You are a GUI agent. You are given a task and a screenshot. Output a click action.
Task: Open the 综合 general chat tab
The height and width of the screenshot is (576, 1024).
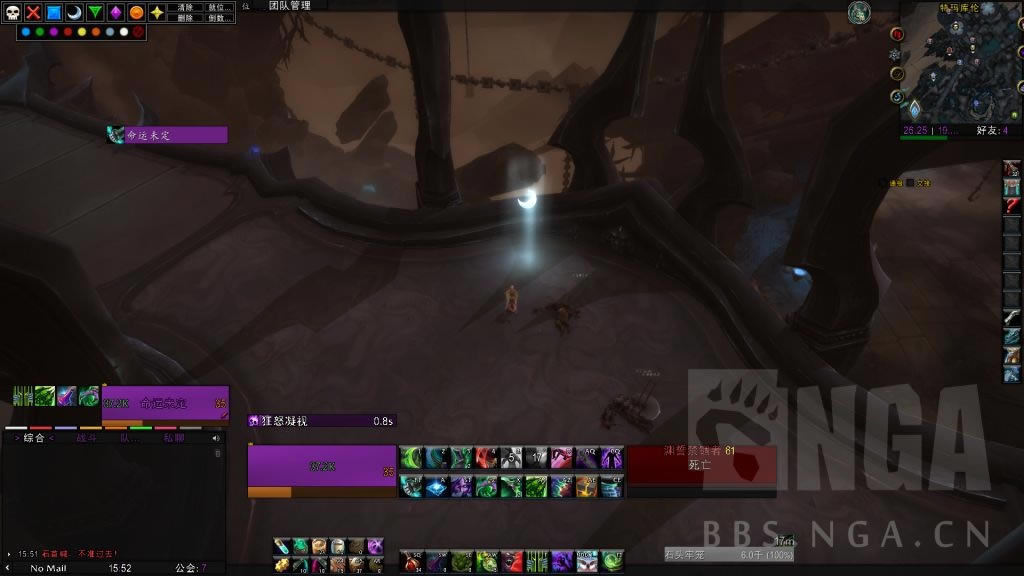[x=34, y=438]
